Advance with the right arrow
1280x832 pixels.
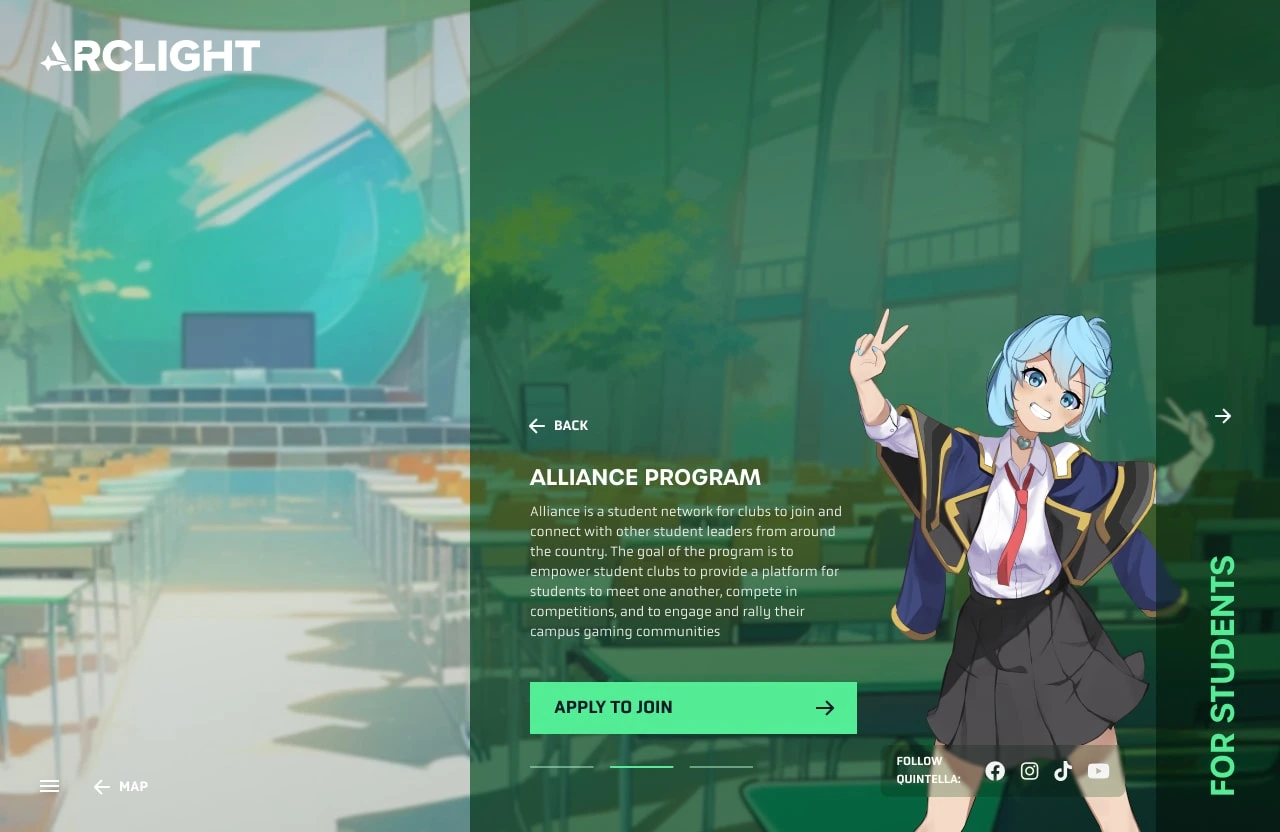[1223, 416]
